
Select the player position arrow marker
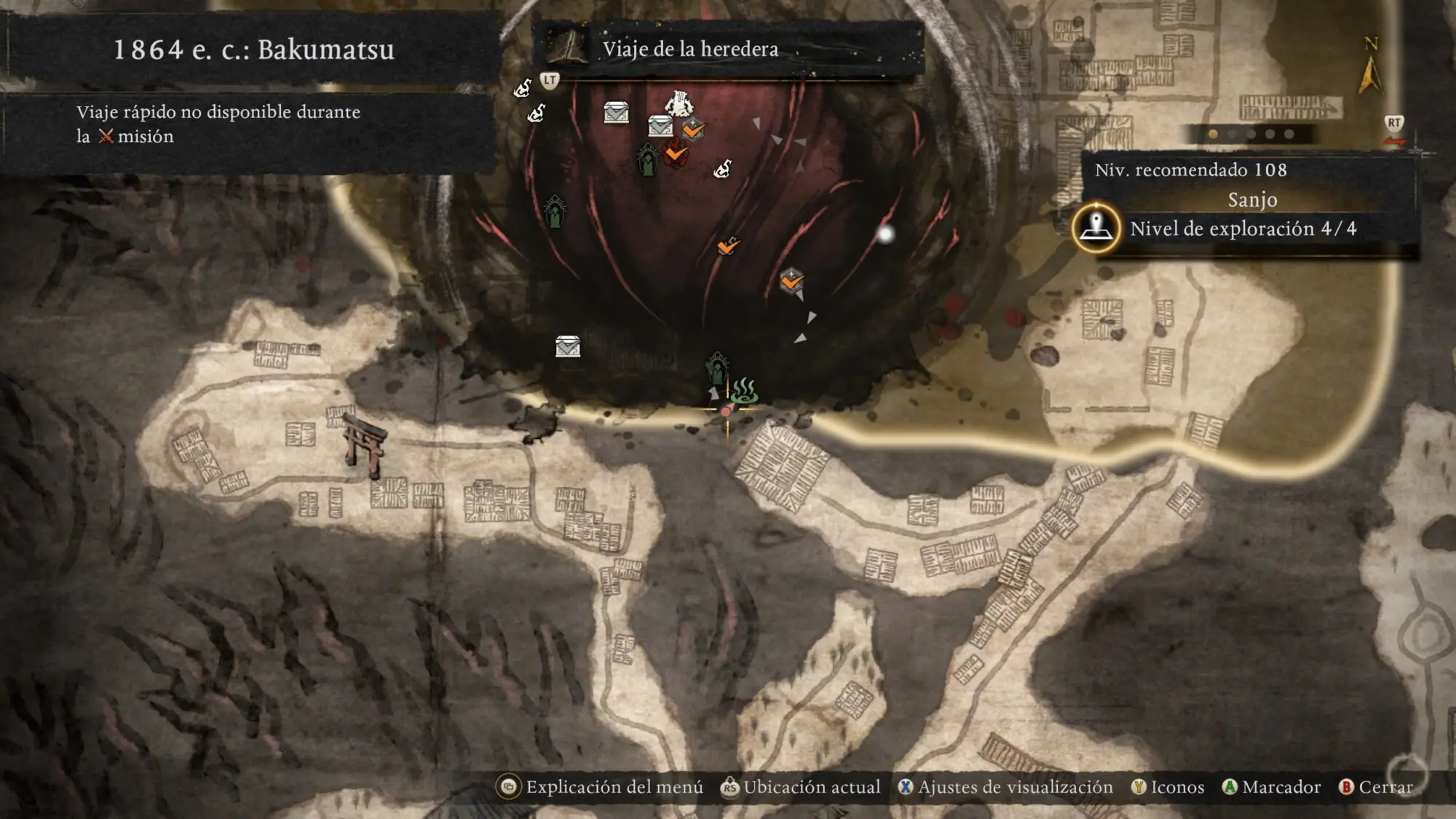point(714,394)
